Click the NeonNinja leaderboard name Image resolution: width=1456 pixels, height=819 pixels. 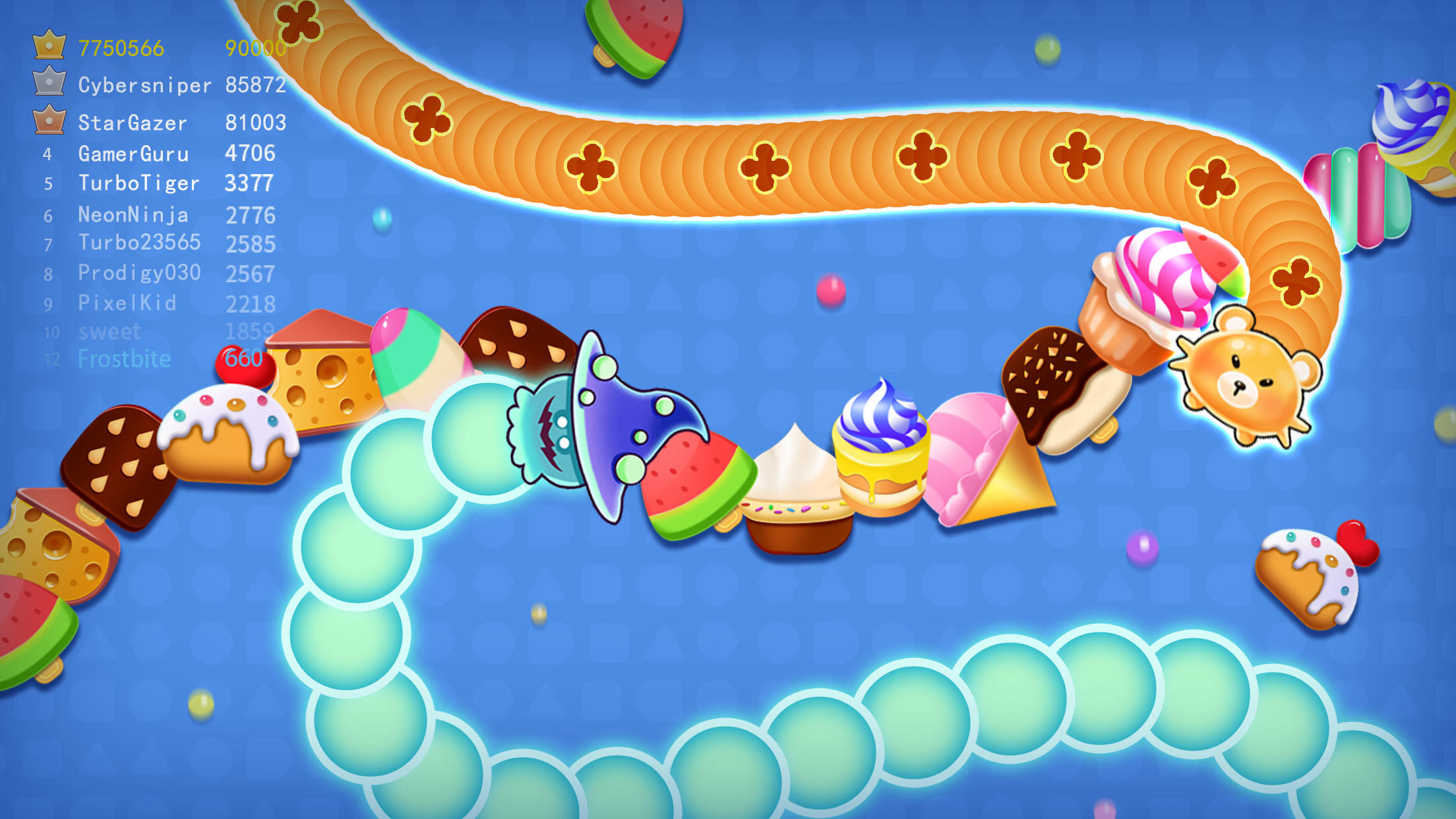click(132, 213)
